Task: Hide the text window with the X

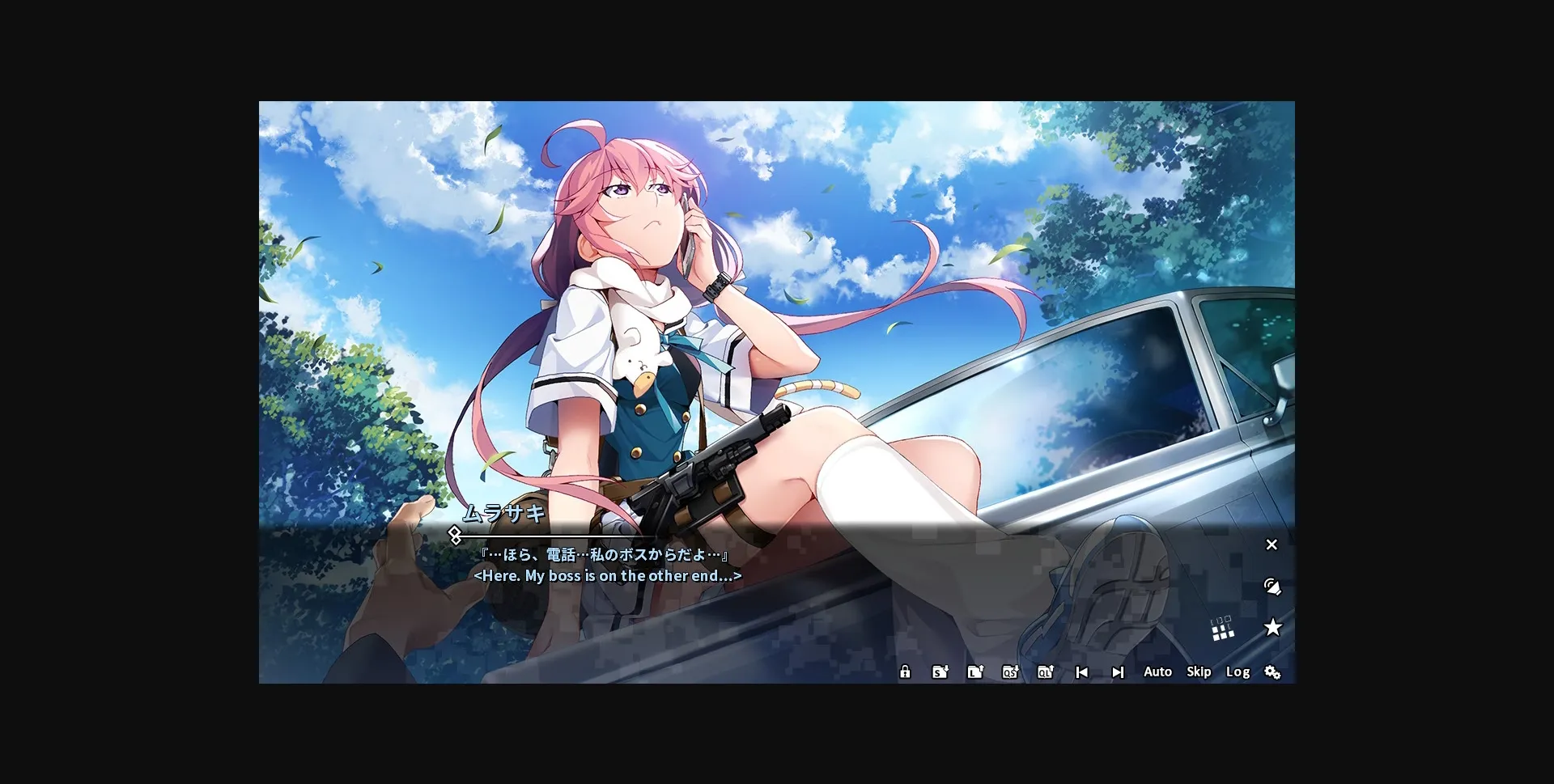Action: click(x=1272, y=545)
